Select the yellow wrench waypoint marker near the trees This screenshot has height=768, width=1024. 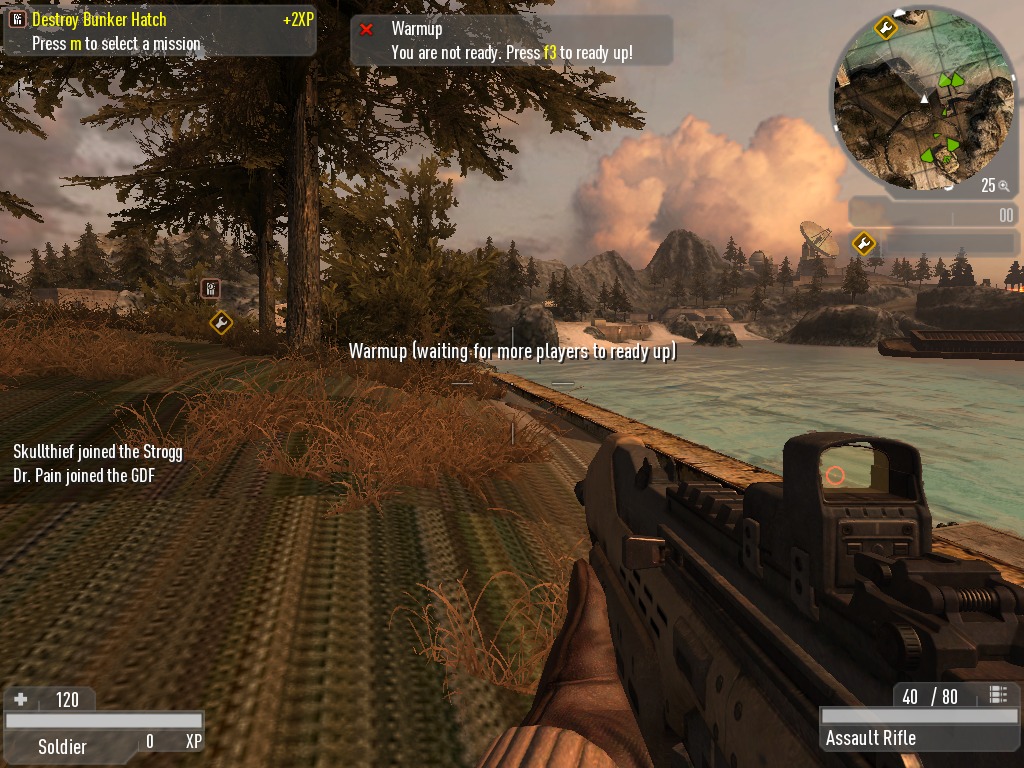pos(221,322)
